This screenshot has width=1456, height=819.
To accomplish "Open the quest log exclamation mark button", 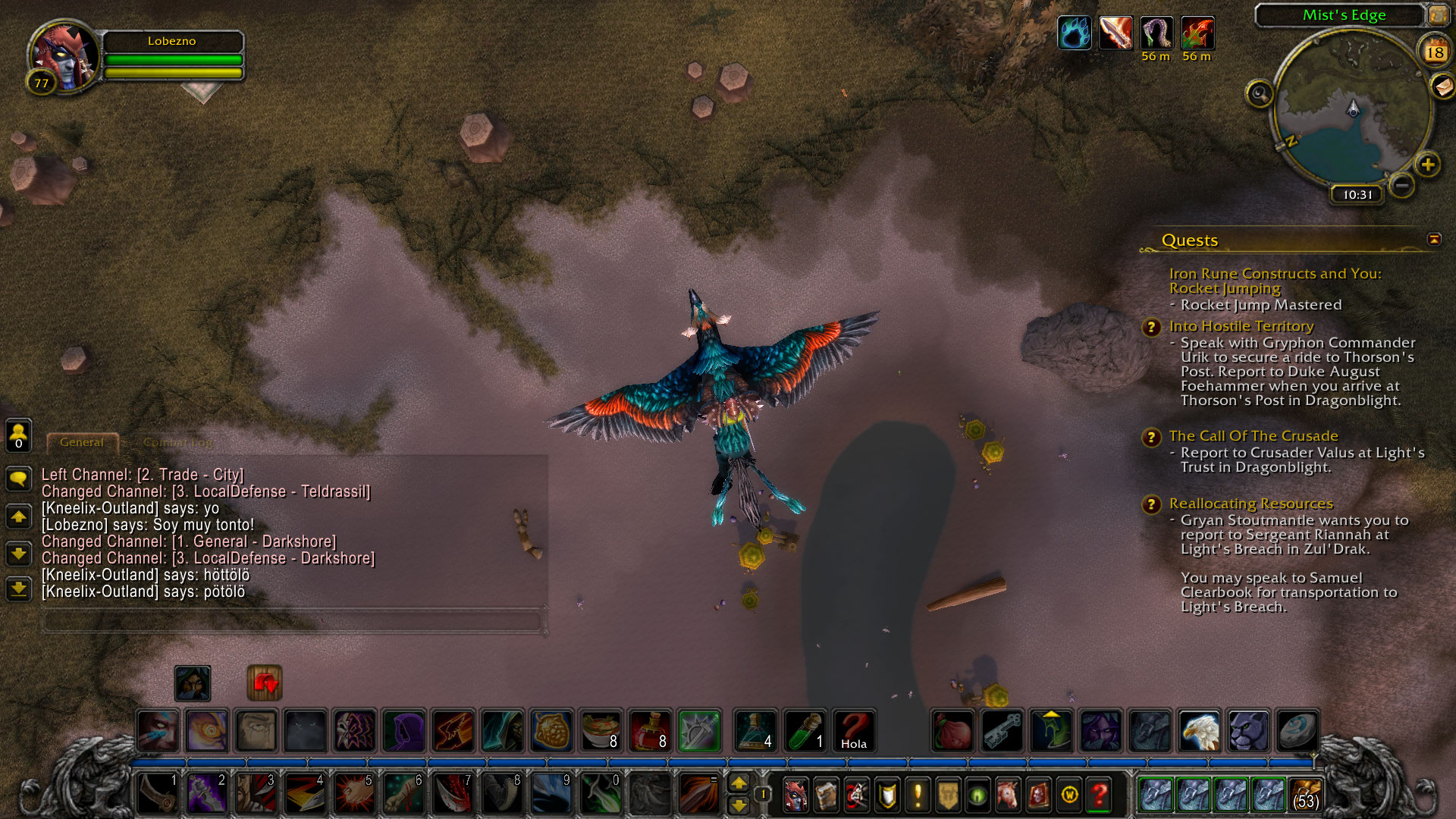I will click(918, 795).
